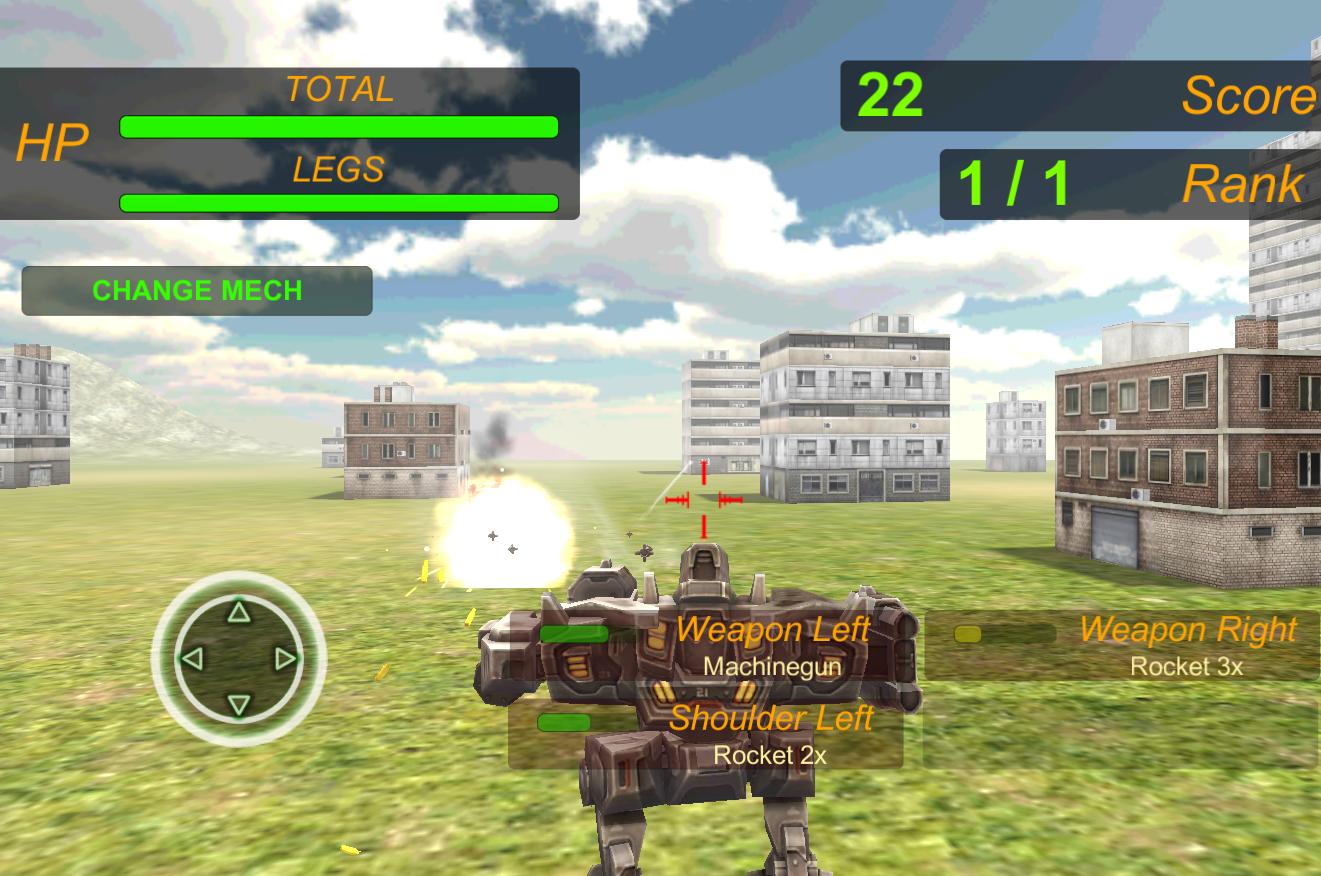Viewport: 1321px width, 876px height.
Task: Click the TOTAL health bar
Action: [339, 126]
